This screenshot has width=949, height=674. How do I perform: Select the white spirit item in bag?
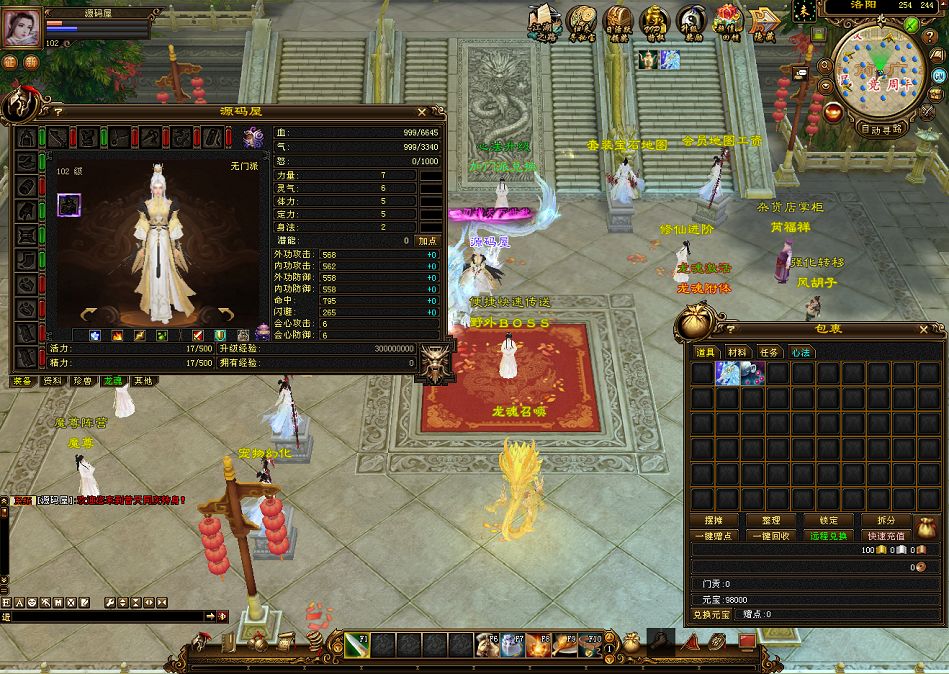click(728, 373)
